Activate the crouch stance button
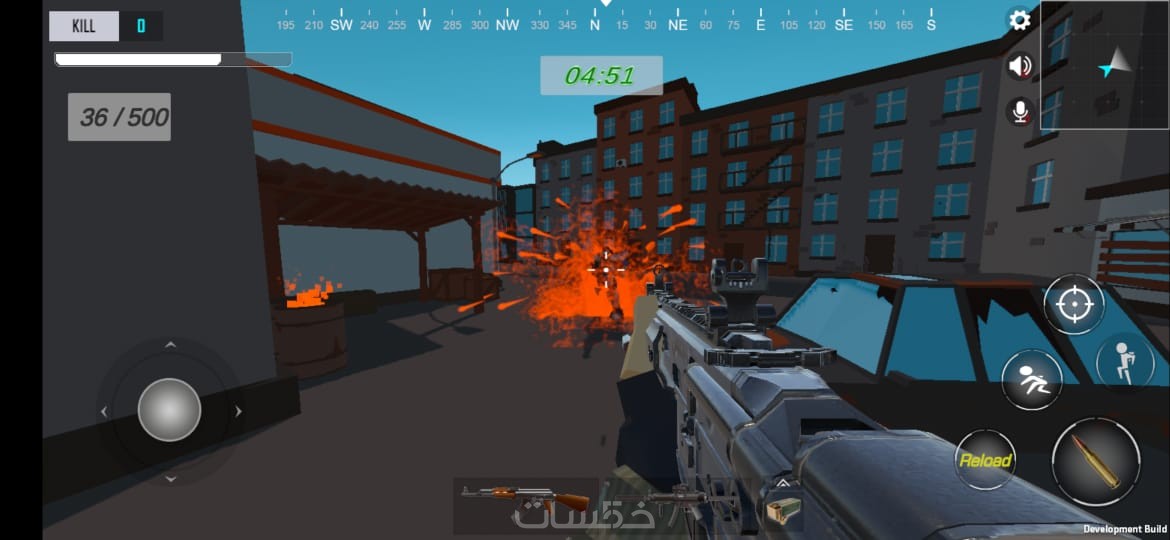Viewport: 1170px width, 540px height. pyautogui.click(x=1032, y=381)
